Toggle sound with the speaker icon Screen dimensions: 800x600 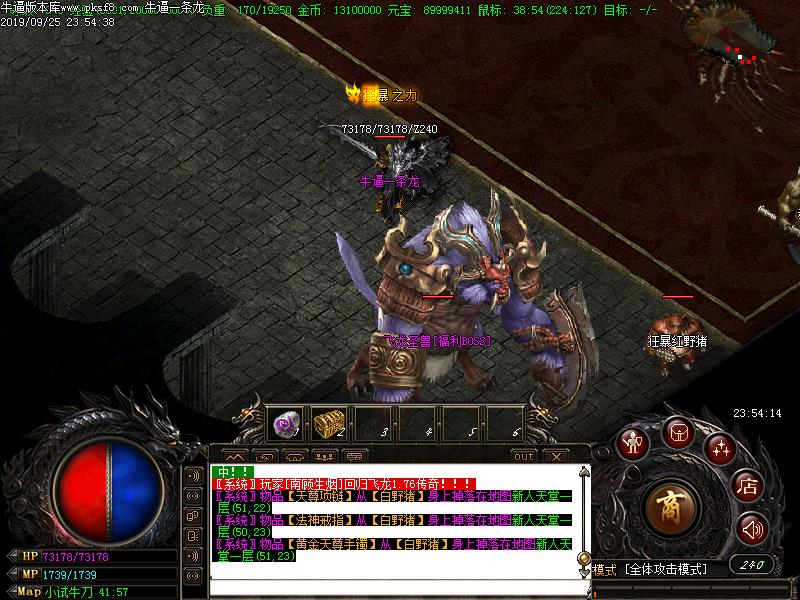(x=752, y=528)
